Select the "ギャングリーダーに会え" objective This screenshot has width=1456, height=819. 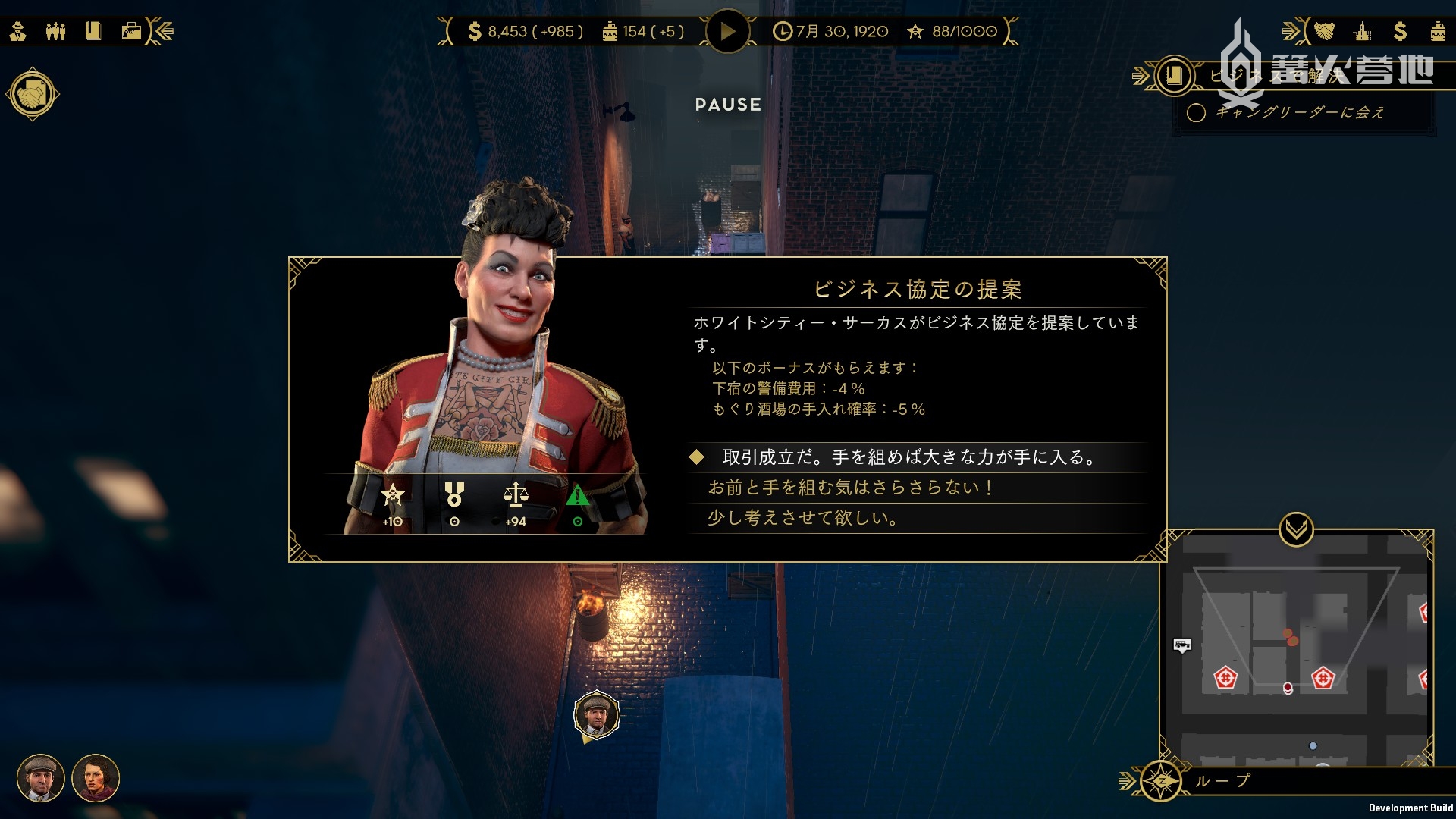click(x=1300, y=113)
